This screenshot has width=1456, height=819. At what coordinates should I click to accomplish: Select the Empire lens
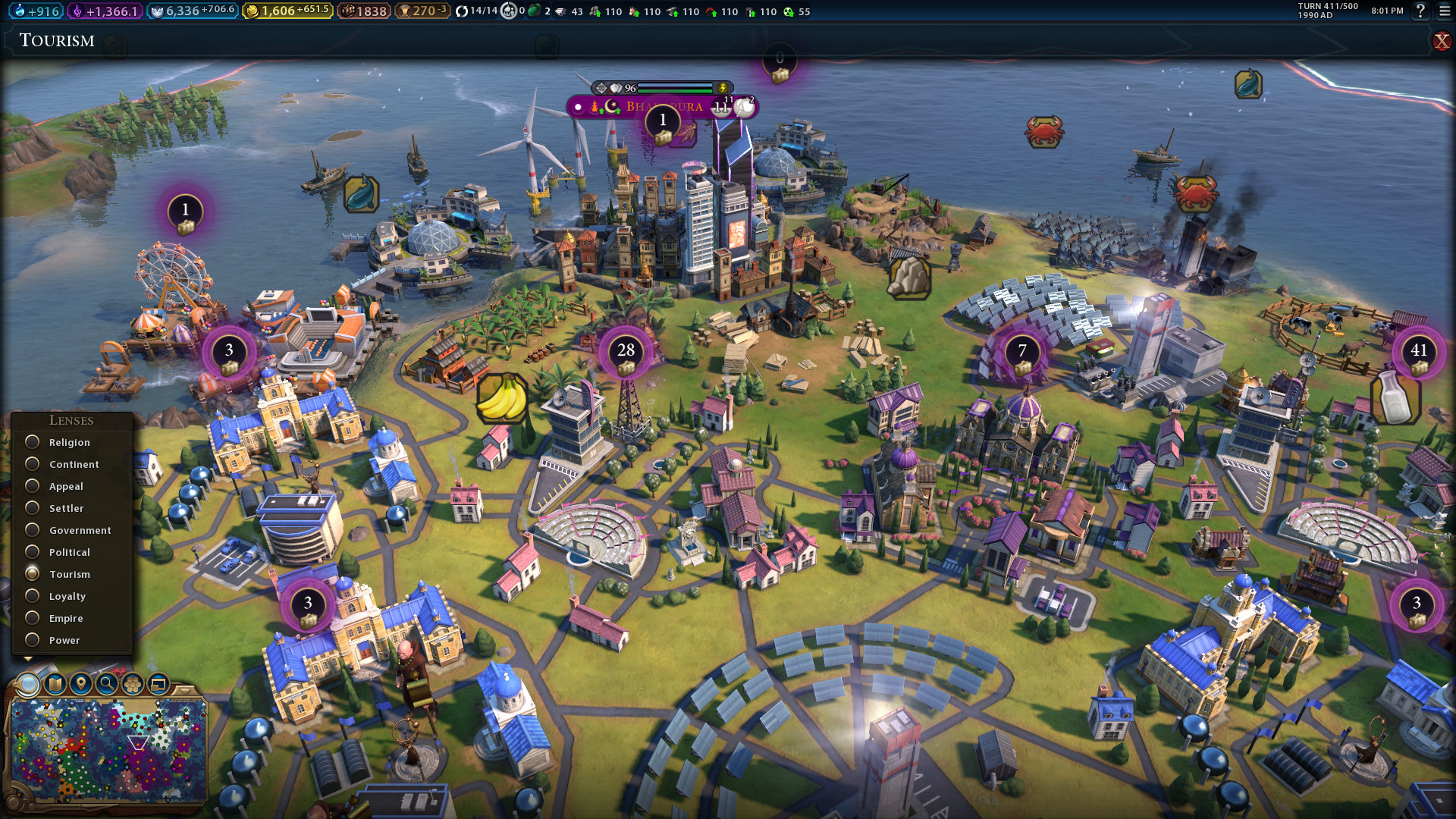pyautogui.click(x=33, y=618)
